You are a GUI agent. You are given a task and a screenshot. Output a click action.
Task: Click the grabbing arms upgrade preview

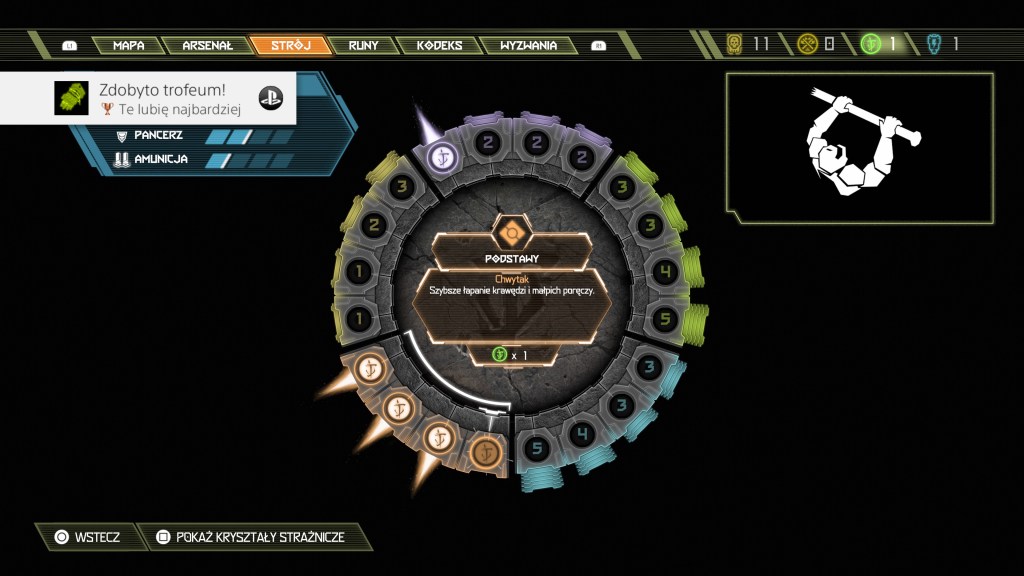[x=859, y=147]
